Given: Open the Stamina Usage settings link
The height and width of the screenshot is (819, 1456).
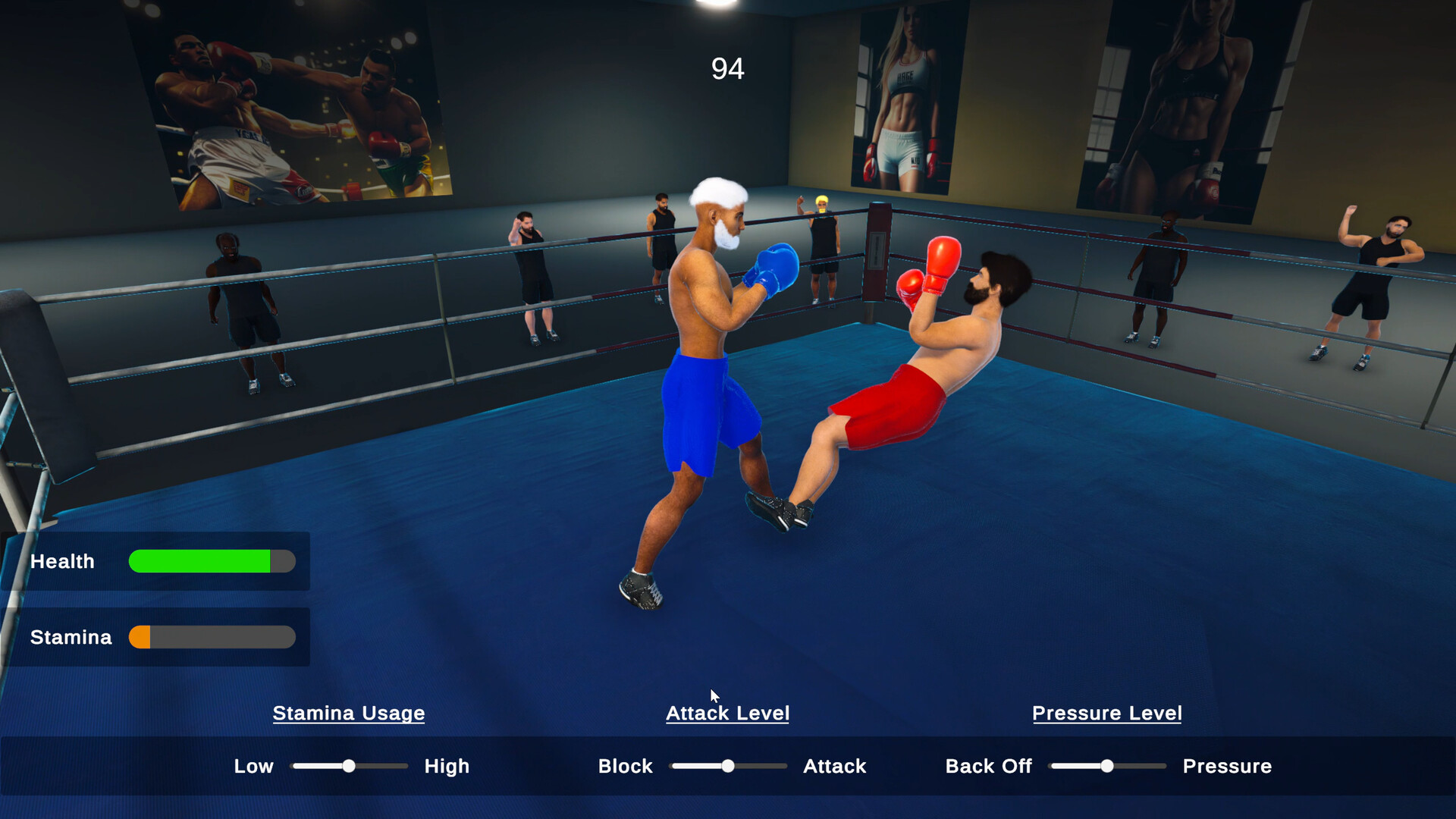Looking at the screenshot, I should (348, 713).
